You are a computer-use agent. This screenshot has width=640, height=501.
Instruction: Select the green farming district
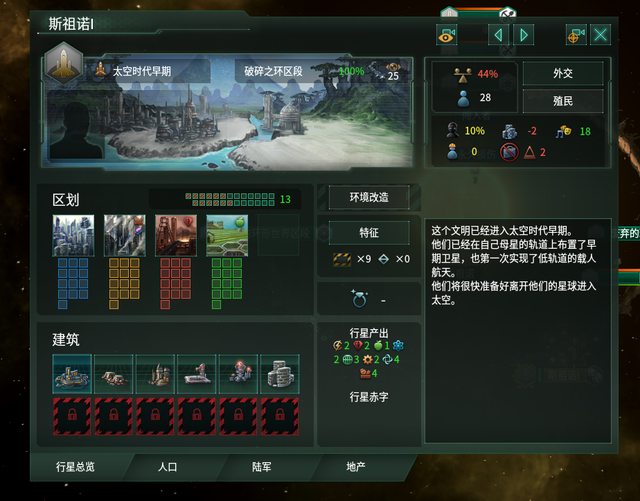coord(226,235)
